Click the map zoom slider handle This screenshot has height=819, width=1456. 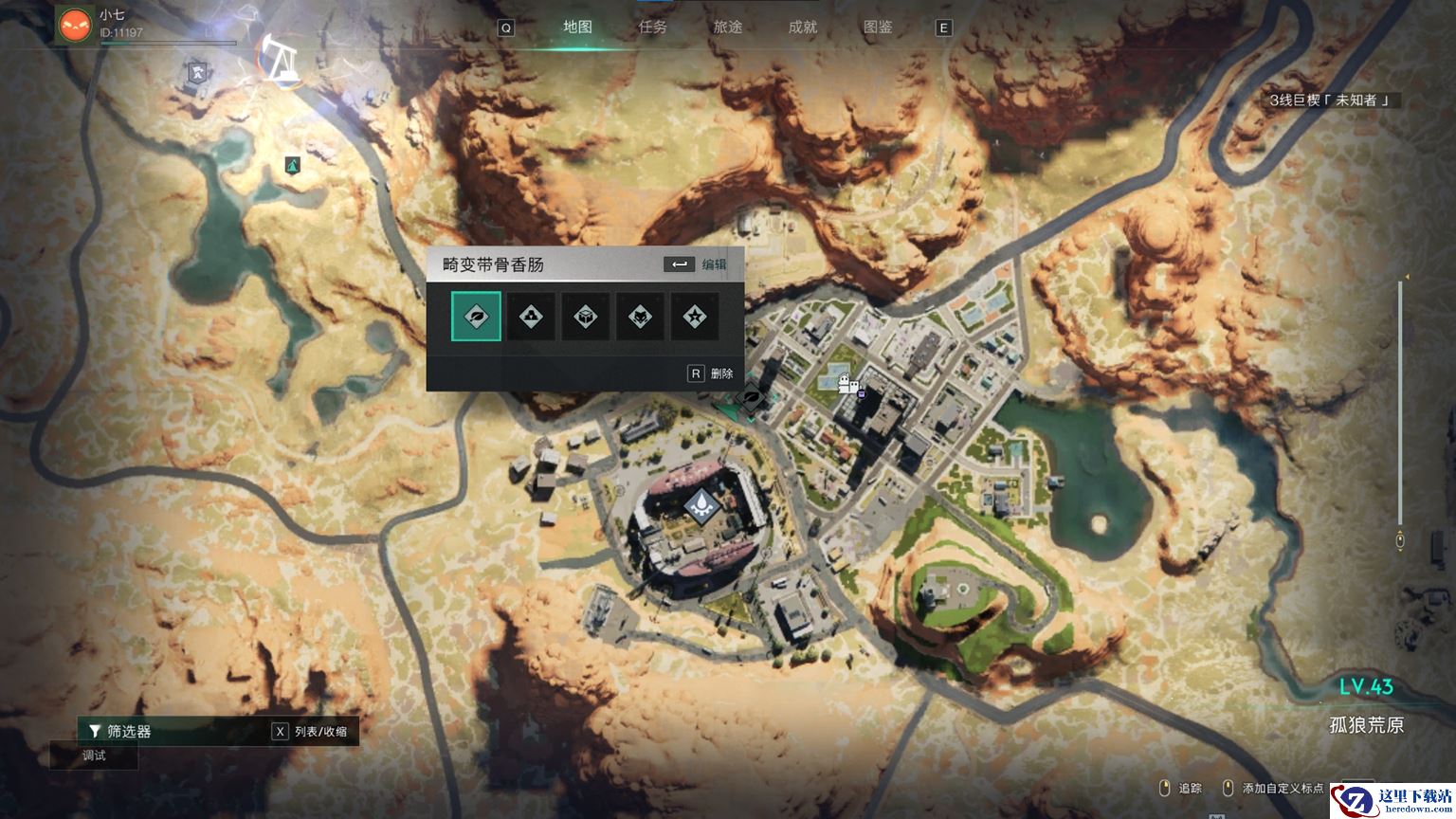point(1400,540)
